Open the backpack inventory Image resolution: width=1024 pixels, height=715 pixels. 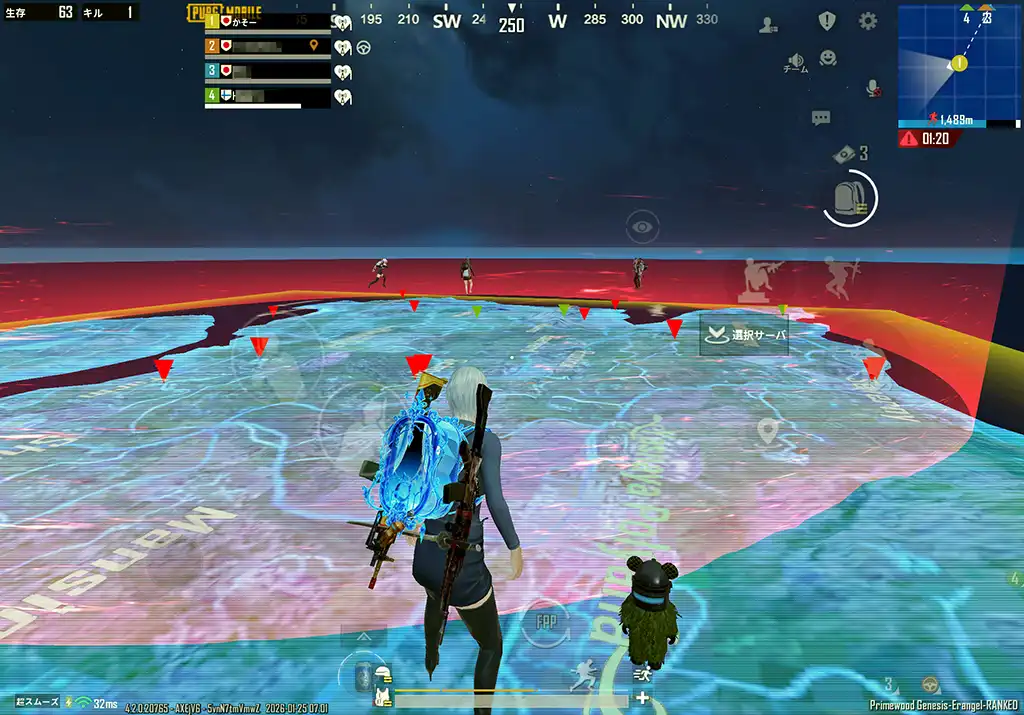tap(849, 198)
